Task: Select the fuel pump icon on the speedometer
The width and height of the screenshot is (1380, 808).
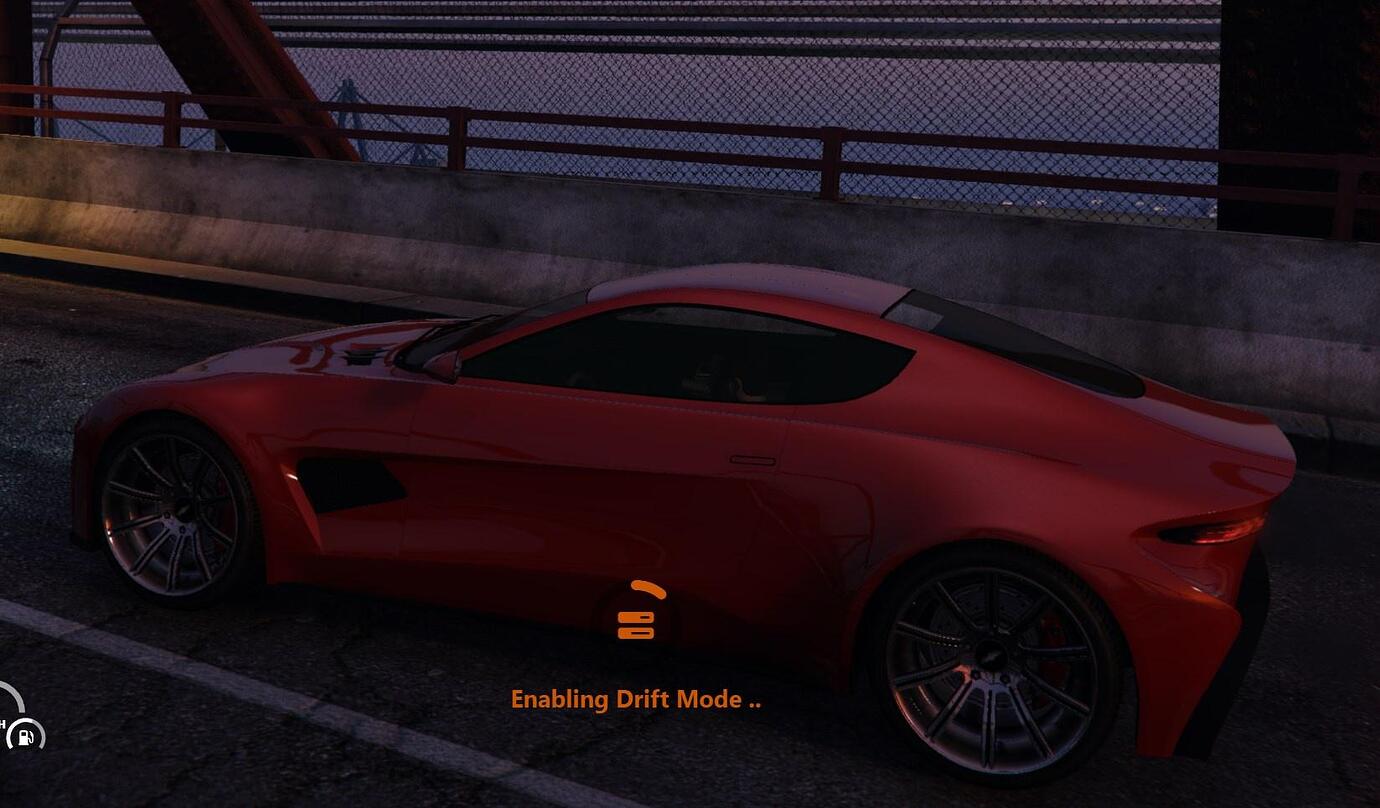Action: point(24,737)
